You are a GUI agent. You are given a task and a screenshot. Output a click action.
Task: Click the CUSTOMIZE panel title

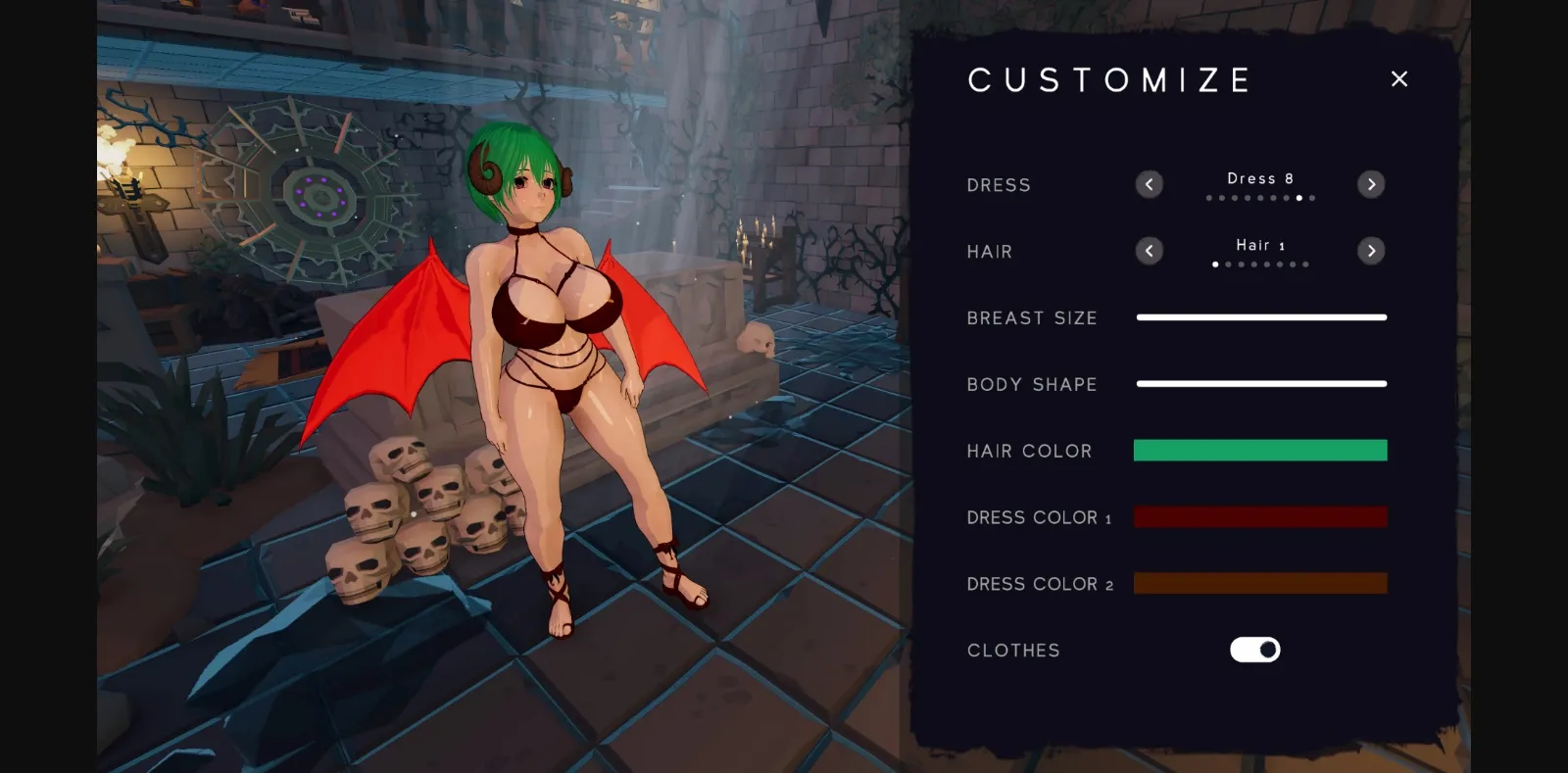tap(1109, 79)
